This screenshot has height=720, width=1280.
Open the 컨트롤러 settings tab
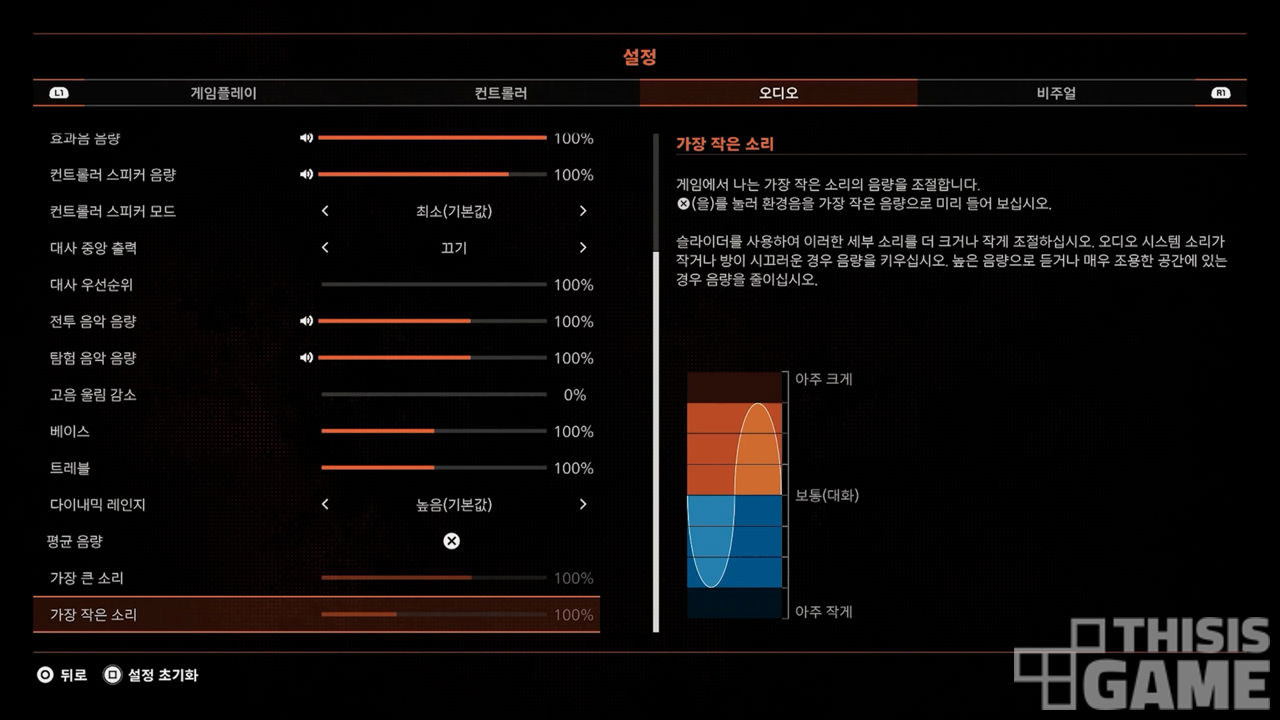(x=500, y=93)
